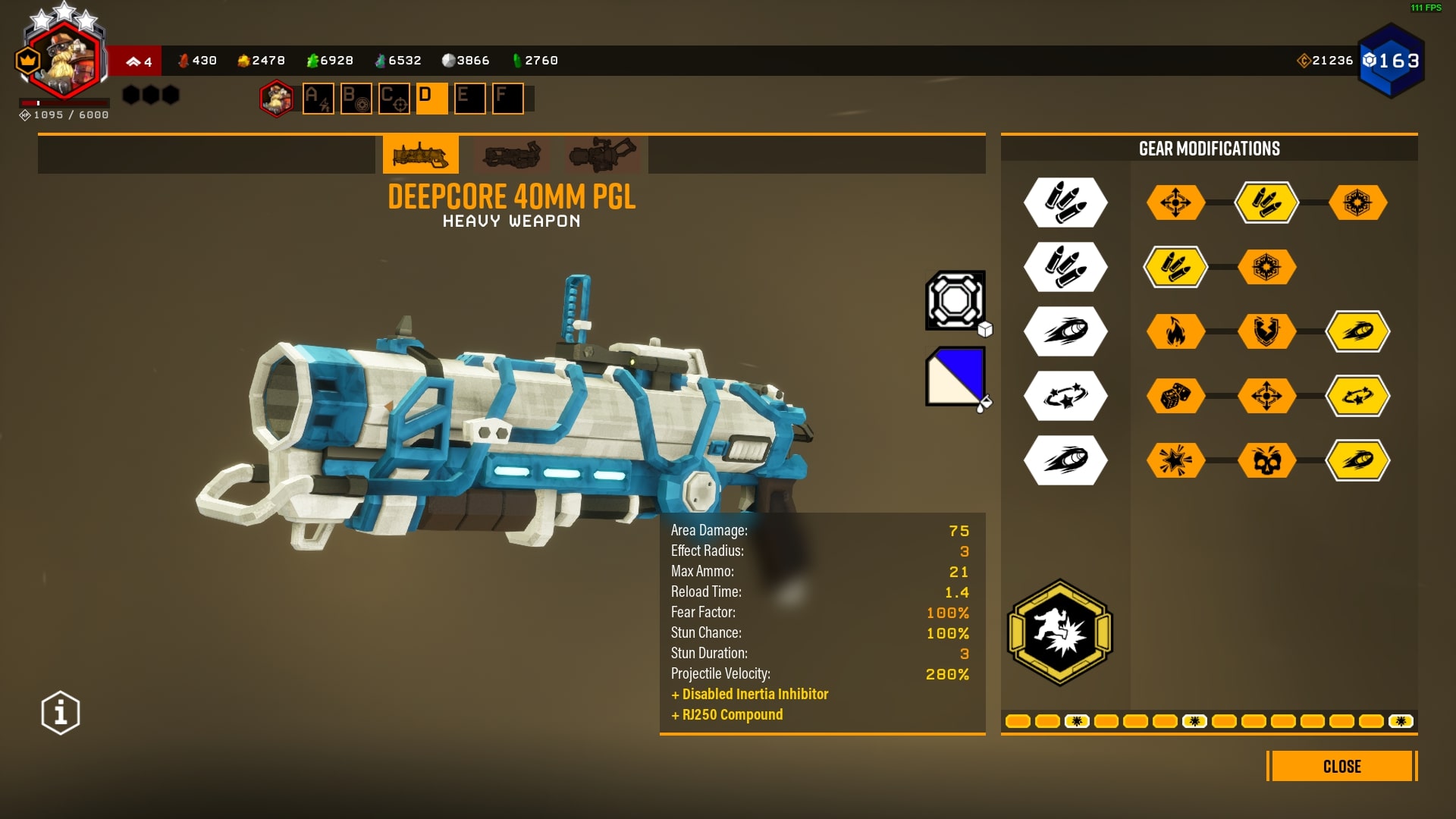Select the dwarf icon beside loadout slots

tap(277, 99)
